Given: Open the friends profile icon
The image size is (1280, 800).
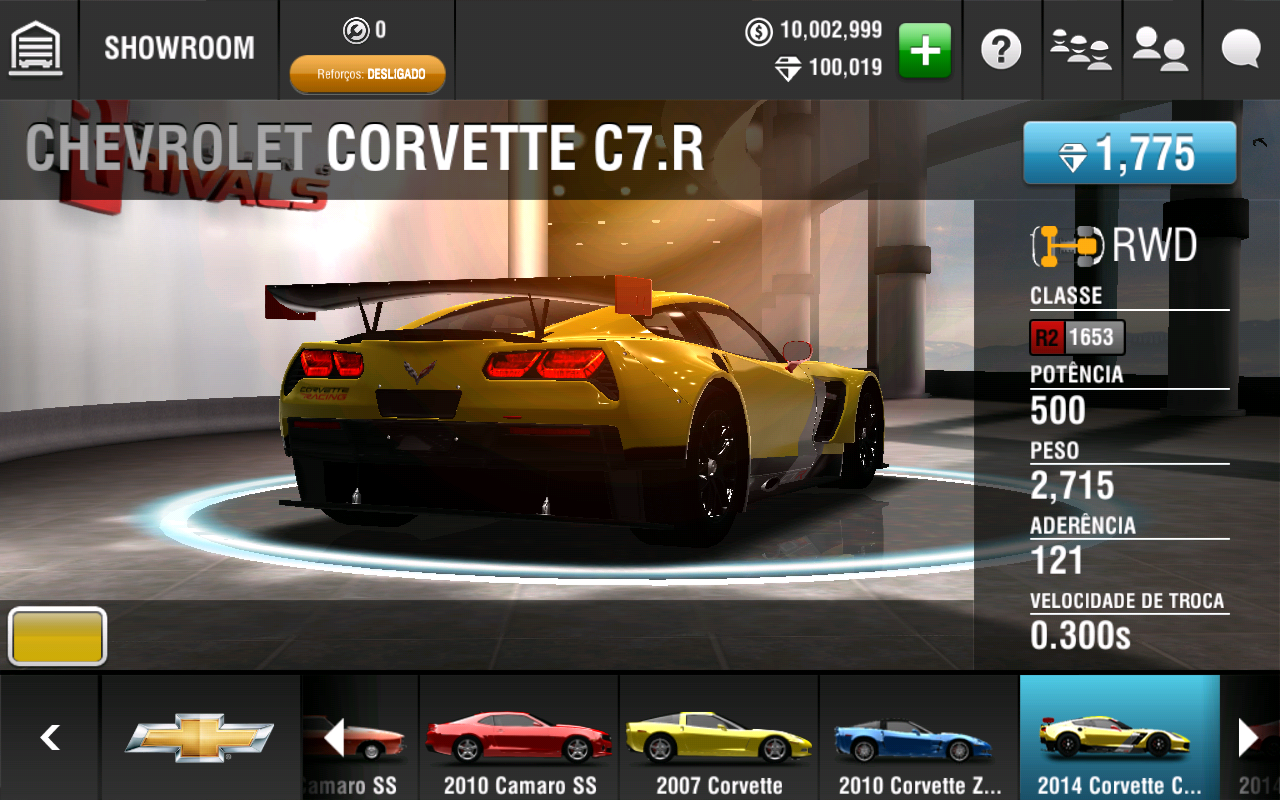Looking at the screenshot, I should click(1160, 48).
